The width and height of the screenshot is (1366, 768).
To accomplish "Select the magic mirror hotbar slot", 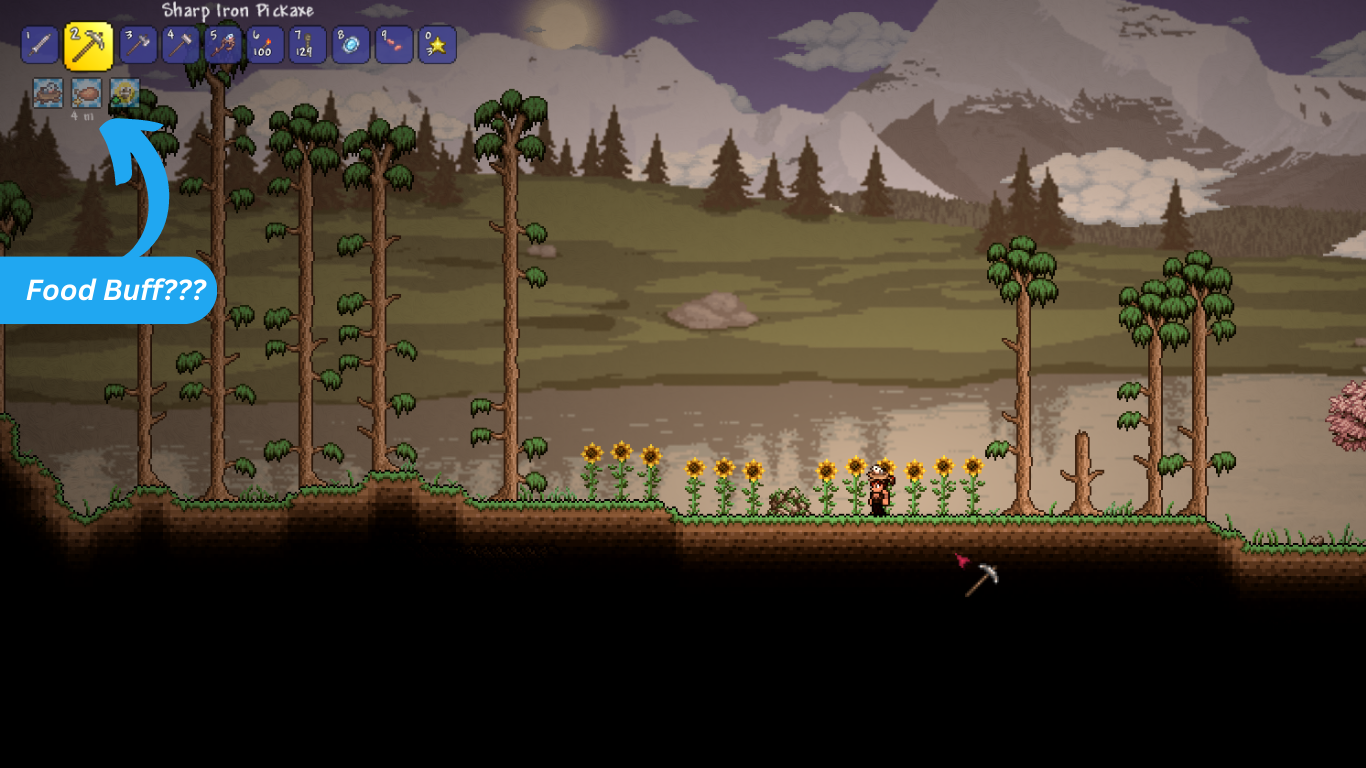I will pos(351,45).
